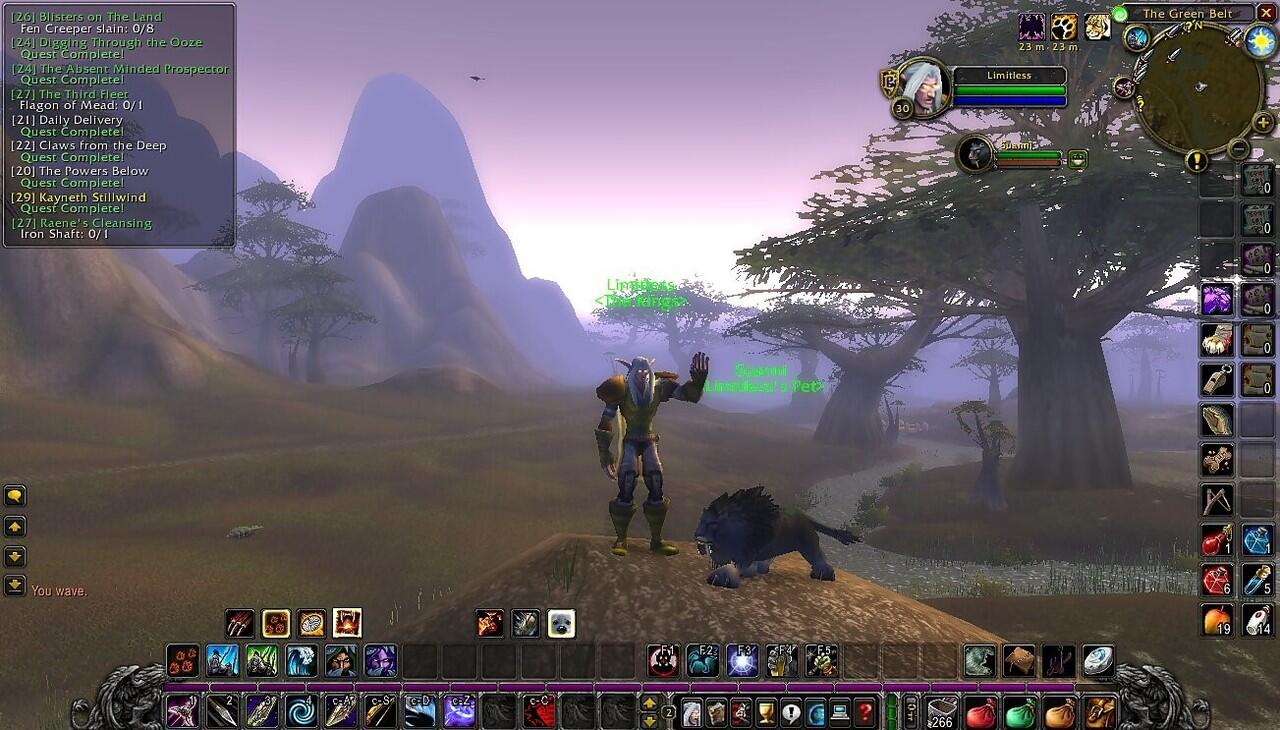Use the whistle item in side bar
Viewport: 1280px width, 730px height.
coord(1217,380)
